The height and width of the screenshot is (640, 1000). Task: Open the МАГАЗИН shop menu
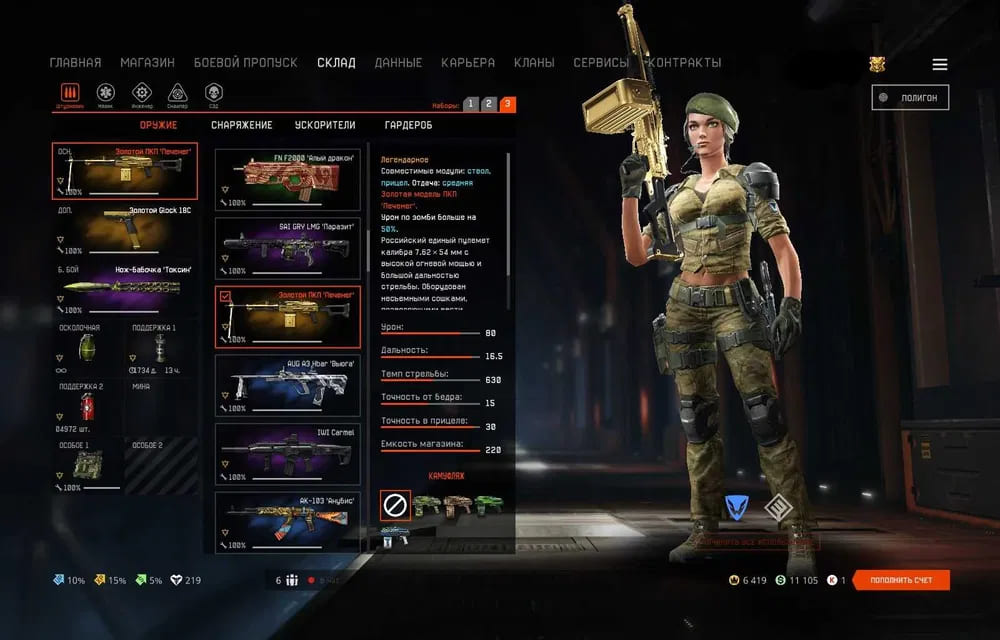(x=147, y=62)
